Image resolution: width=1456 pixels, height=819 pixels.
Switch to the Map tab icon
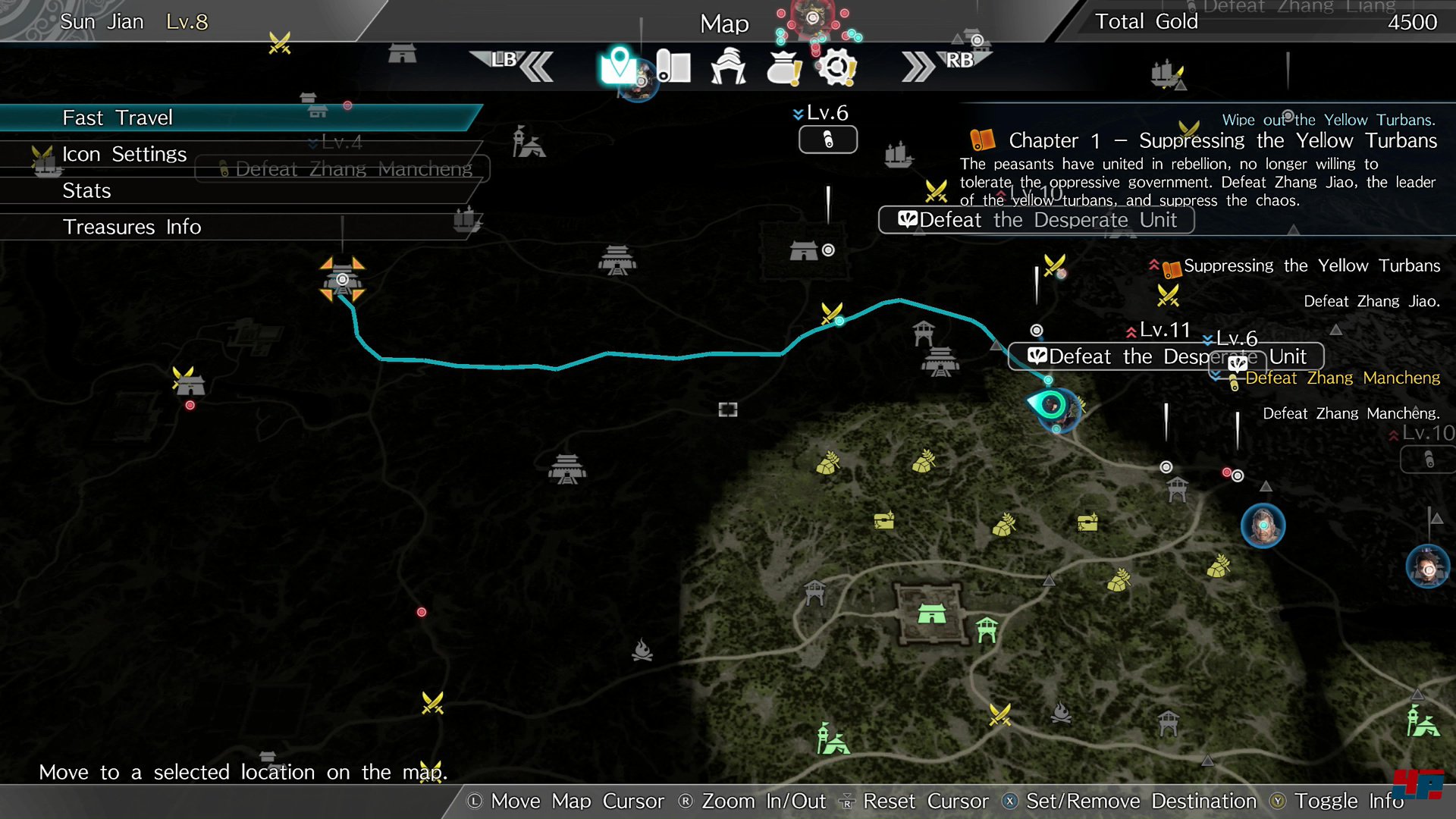click(618, 67)
